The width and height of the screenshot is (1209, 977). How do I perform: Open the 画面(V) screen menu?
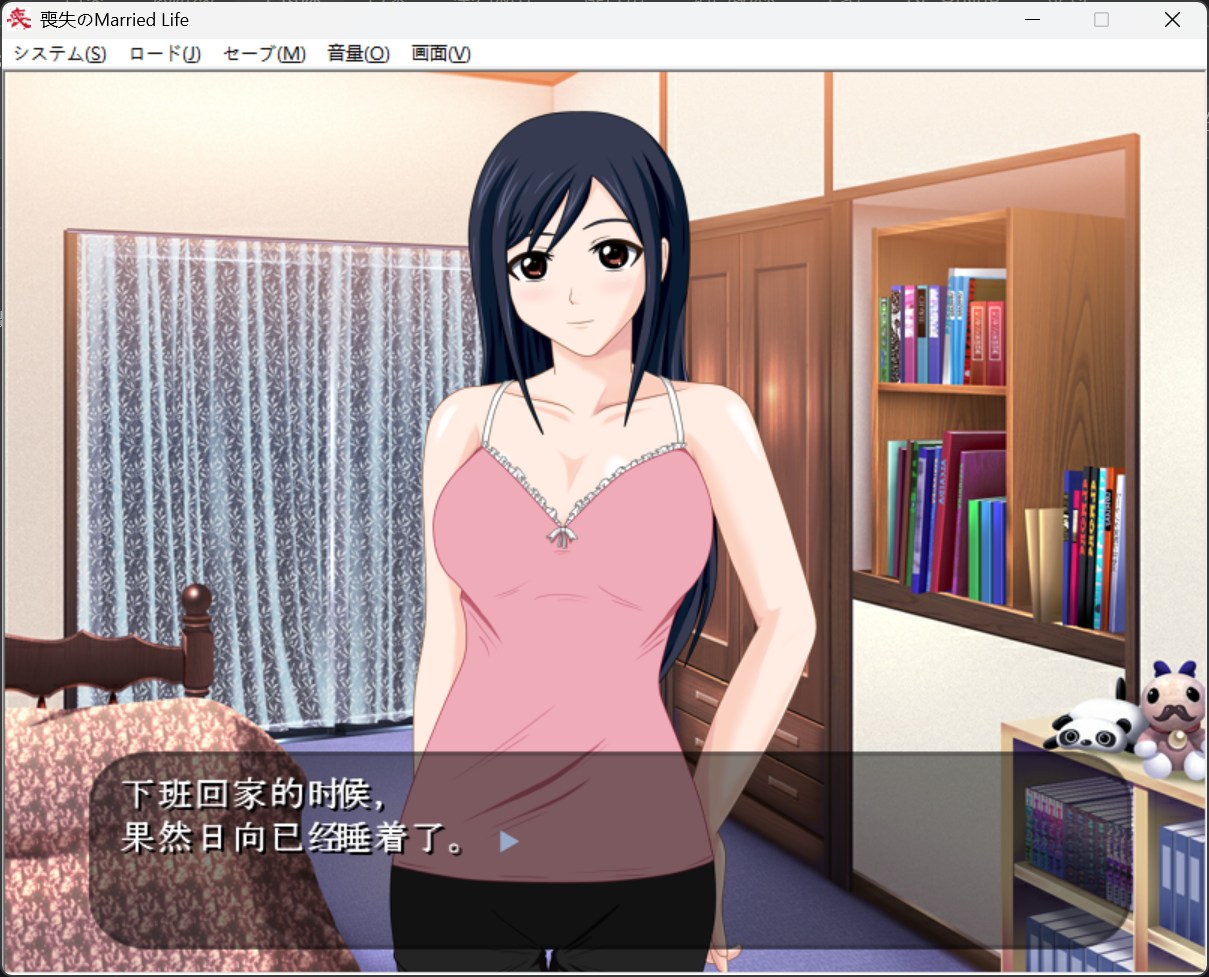(x=441, y=54)
